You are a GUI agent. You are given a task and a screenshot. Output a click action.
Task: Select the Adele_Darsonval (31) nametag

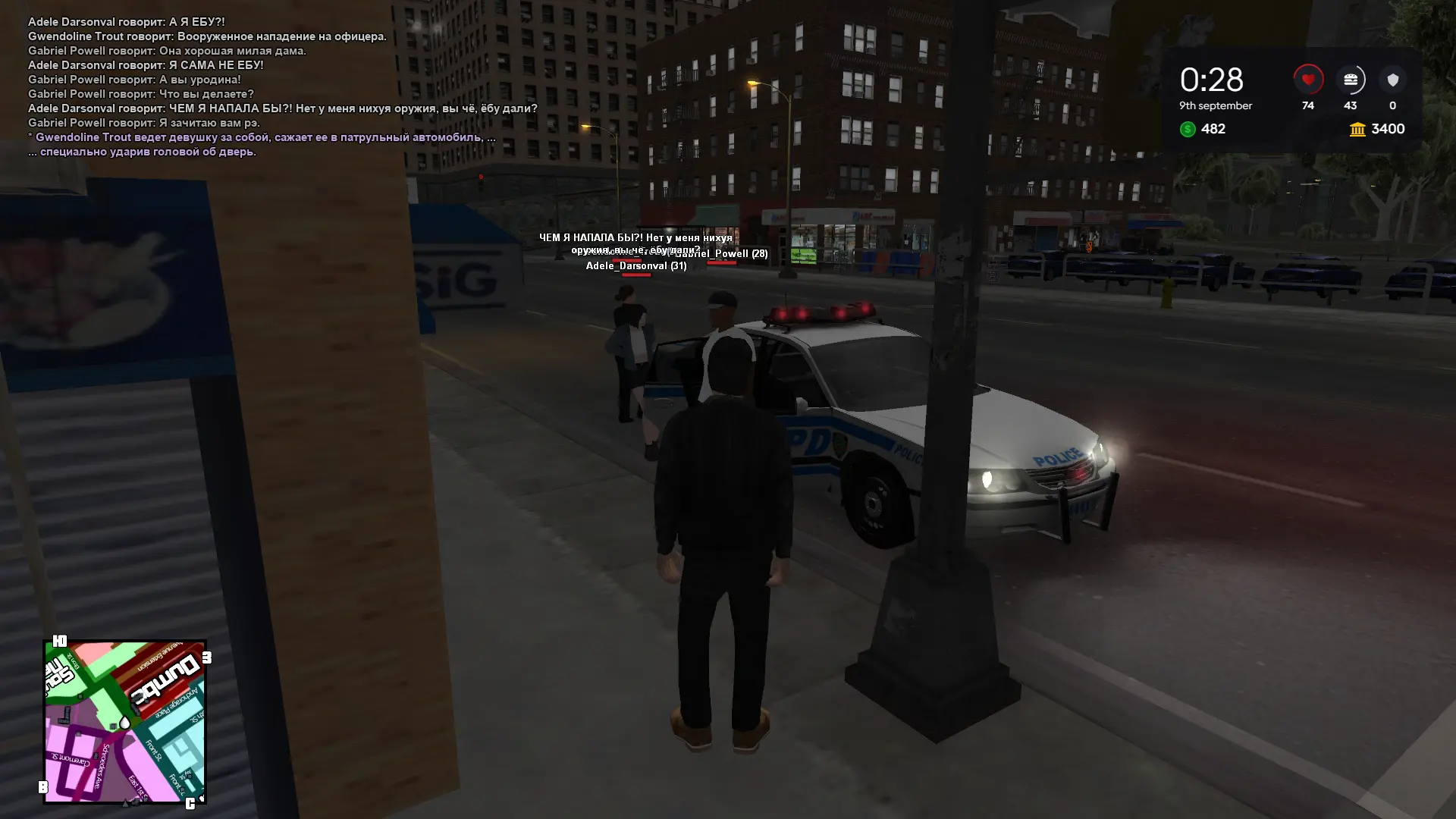point(635,265)
